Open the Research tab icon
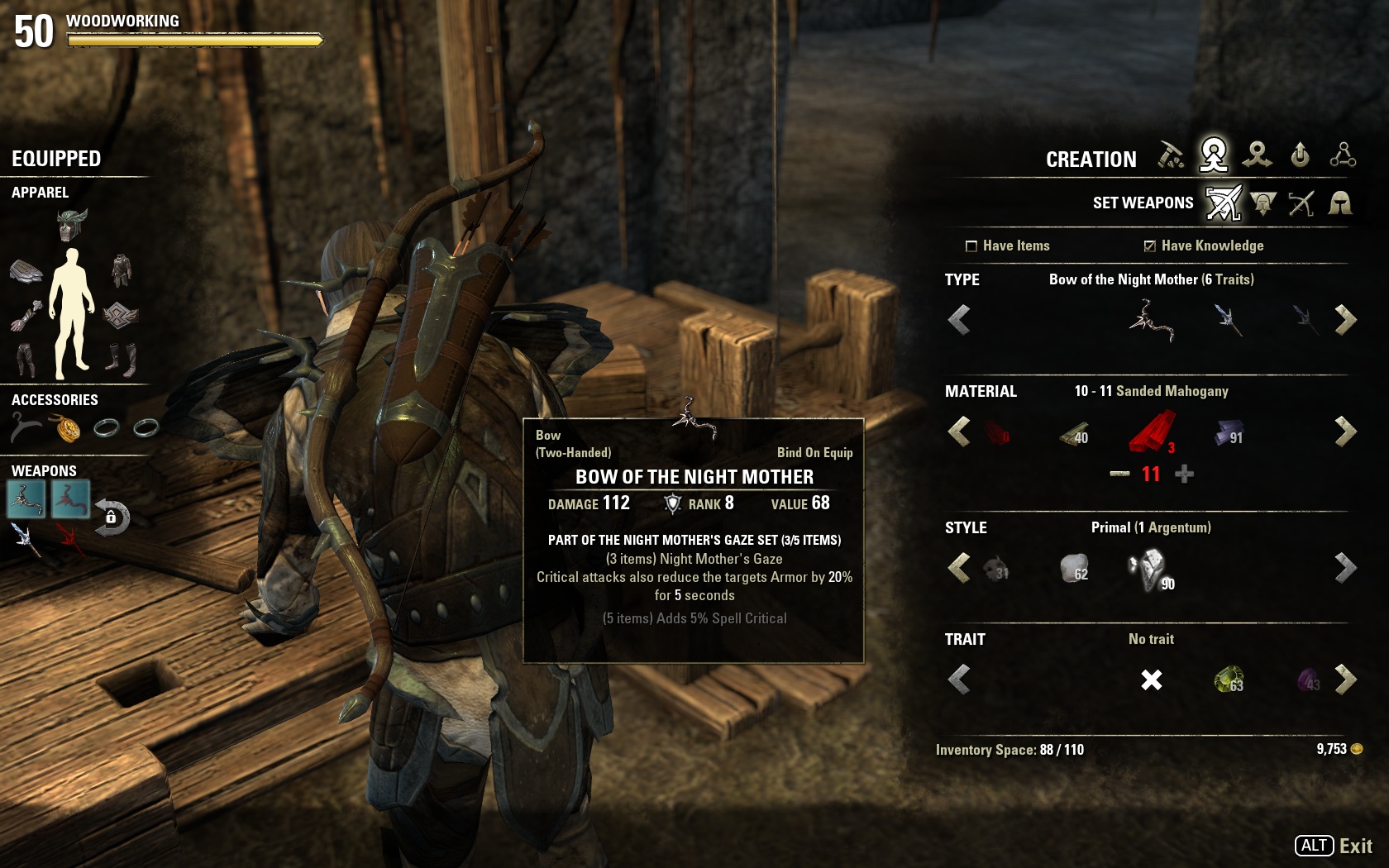Viewport: 1389px width, 868px height. pos(1343,155)
